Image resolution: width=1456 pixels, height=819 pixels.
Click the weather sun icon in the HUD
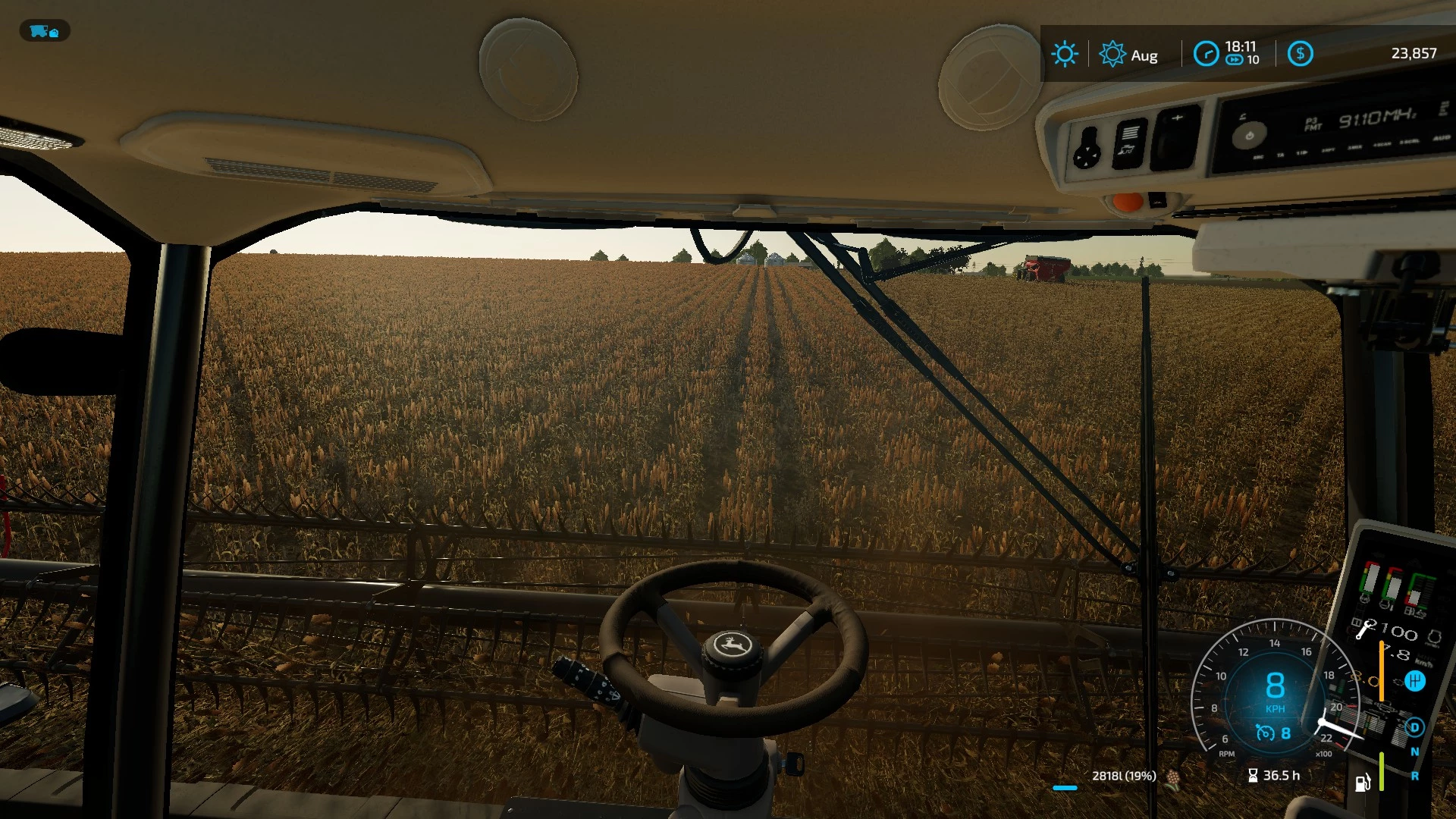point(1065,53)
